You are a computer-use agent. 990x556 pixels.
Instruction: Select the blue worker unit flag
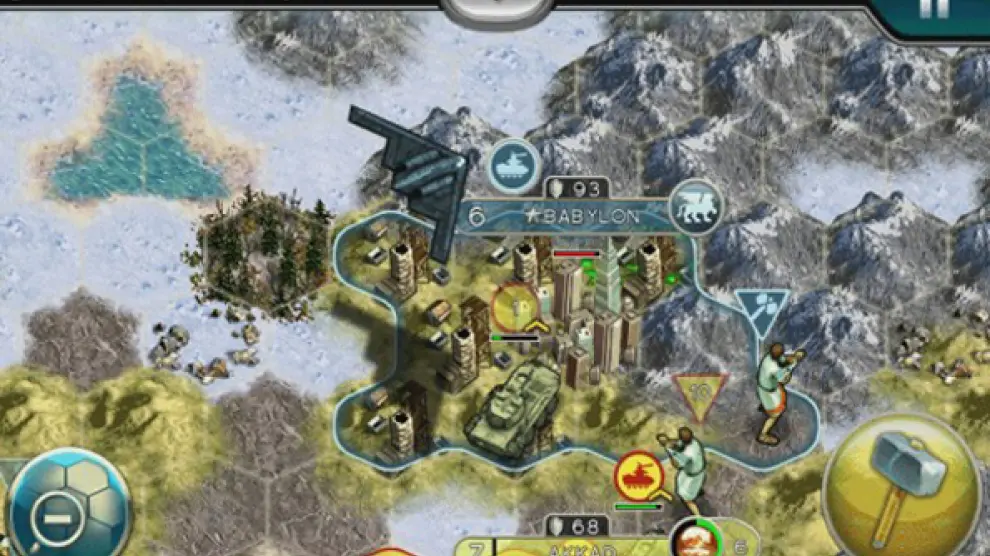point(761,311)
